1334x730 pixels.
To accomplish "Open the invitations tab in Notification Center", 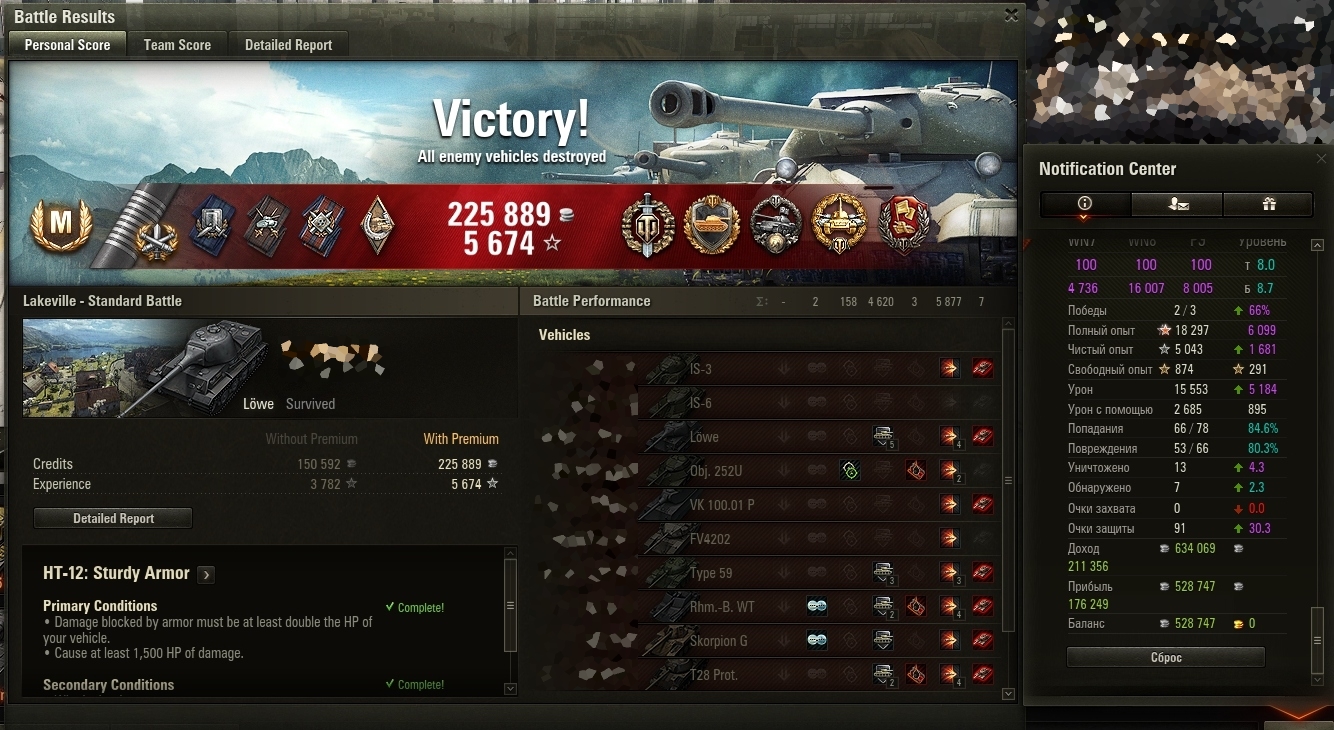I will [1177, 204].
